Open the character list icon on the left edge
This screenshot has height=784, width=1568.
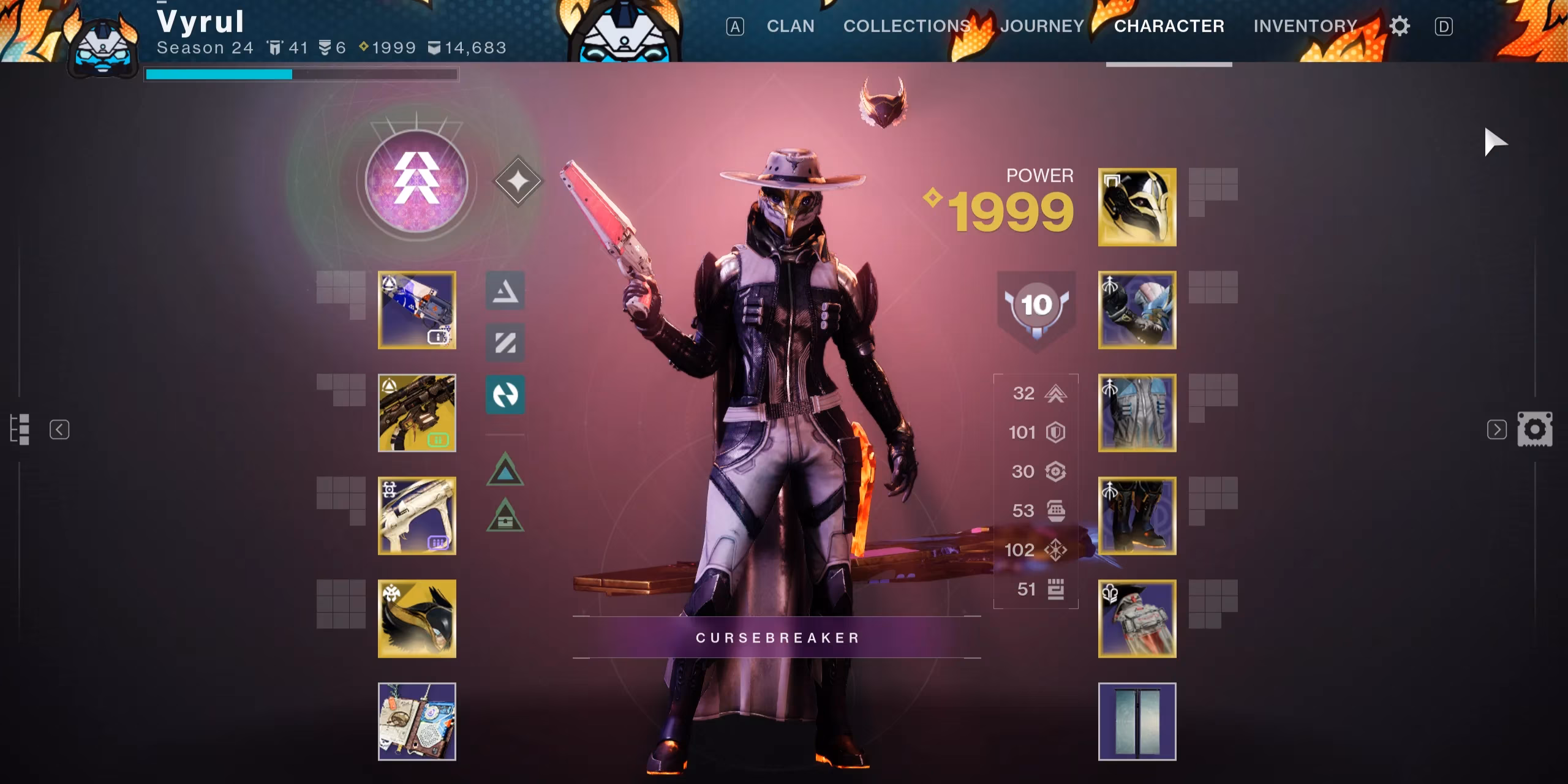pos(21,429)
